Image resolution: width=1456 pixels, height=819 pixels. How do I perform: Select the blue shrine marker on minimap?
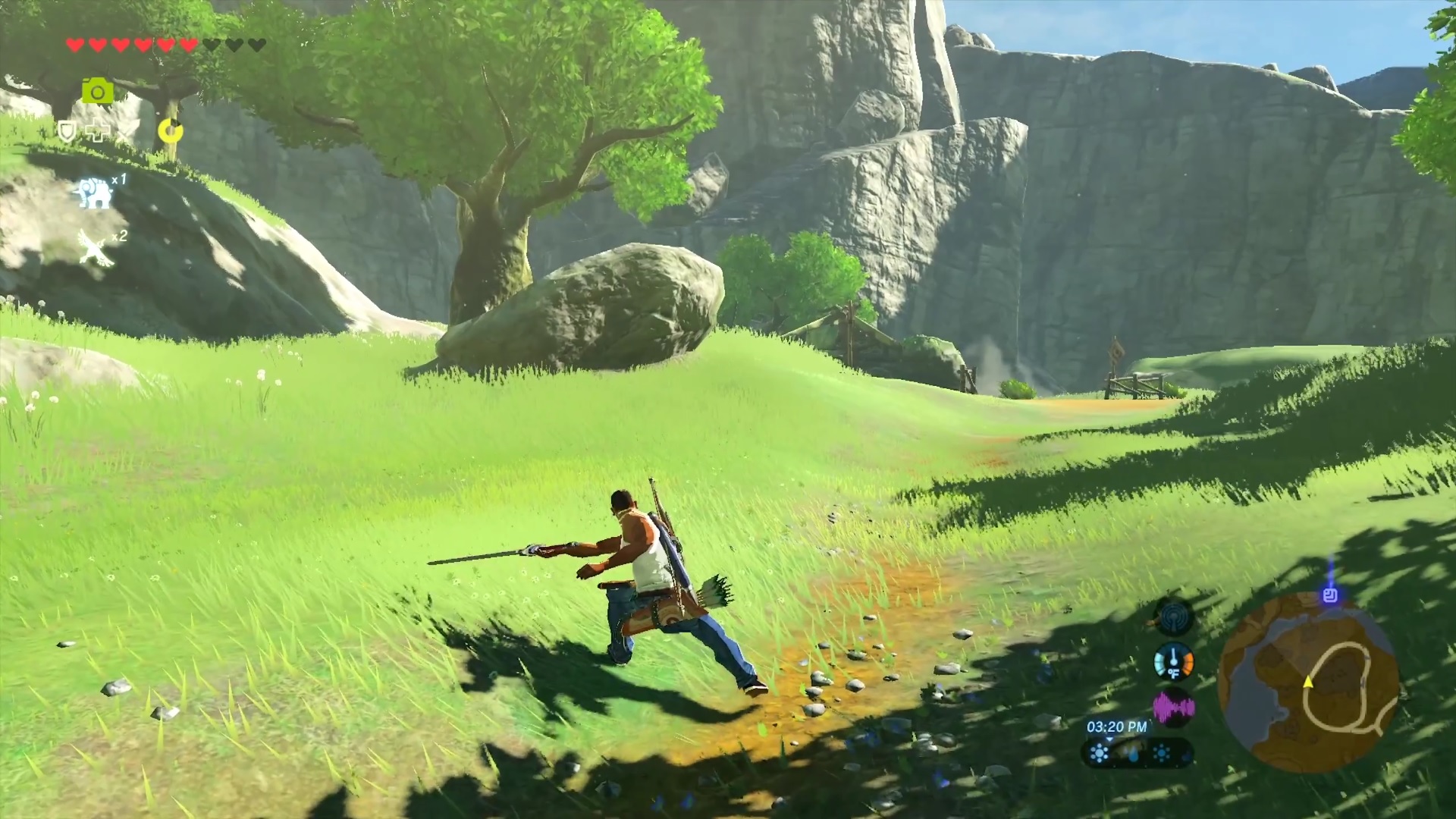click(1329, 595)
